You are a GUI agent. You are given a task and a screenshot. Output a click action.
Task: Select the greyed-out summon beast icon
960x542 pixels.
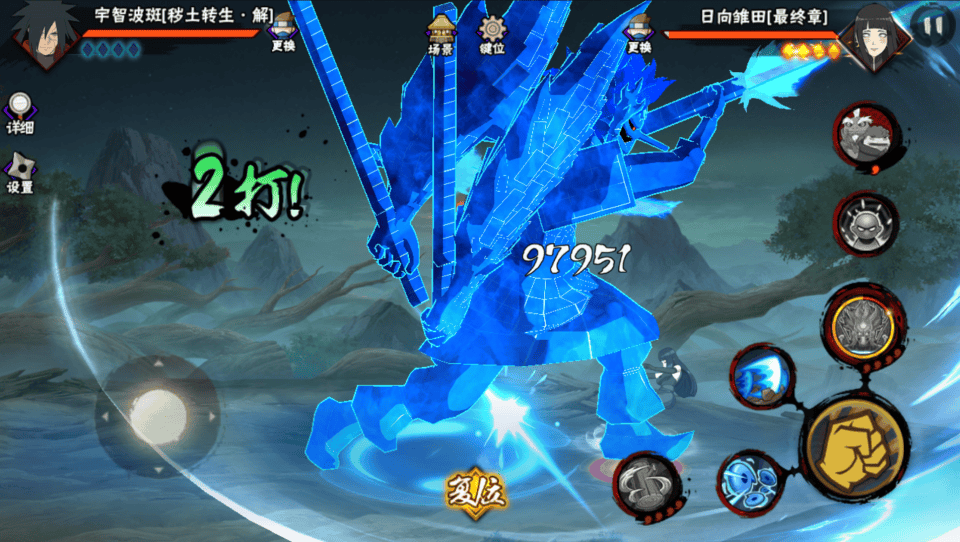click(x=865, y=135)
